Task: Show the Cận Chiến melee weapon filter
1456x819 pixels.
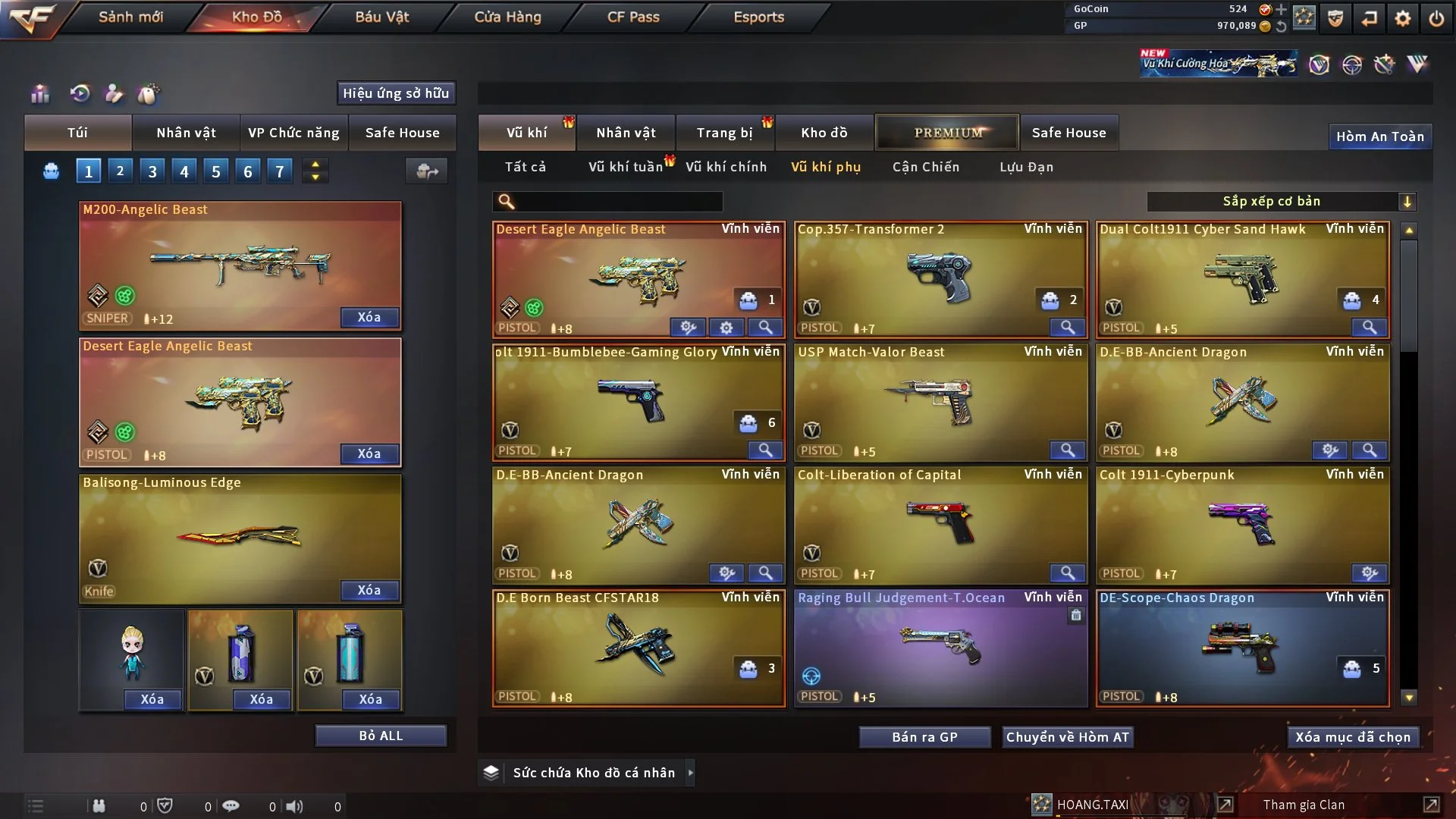Action: 925,167
